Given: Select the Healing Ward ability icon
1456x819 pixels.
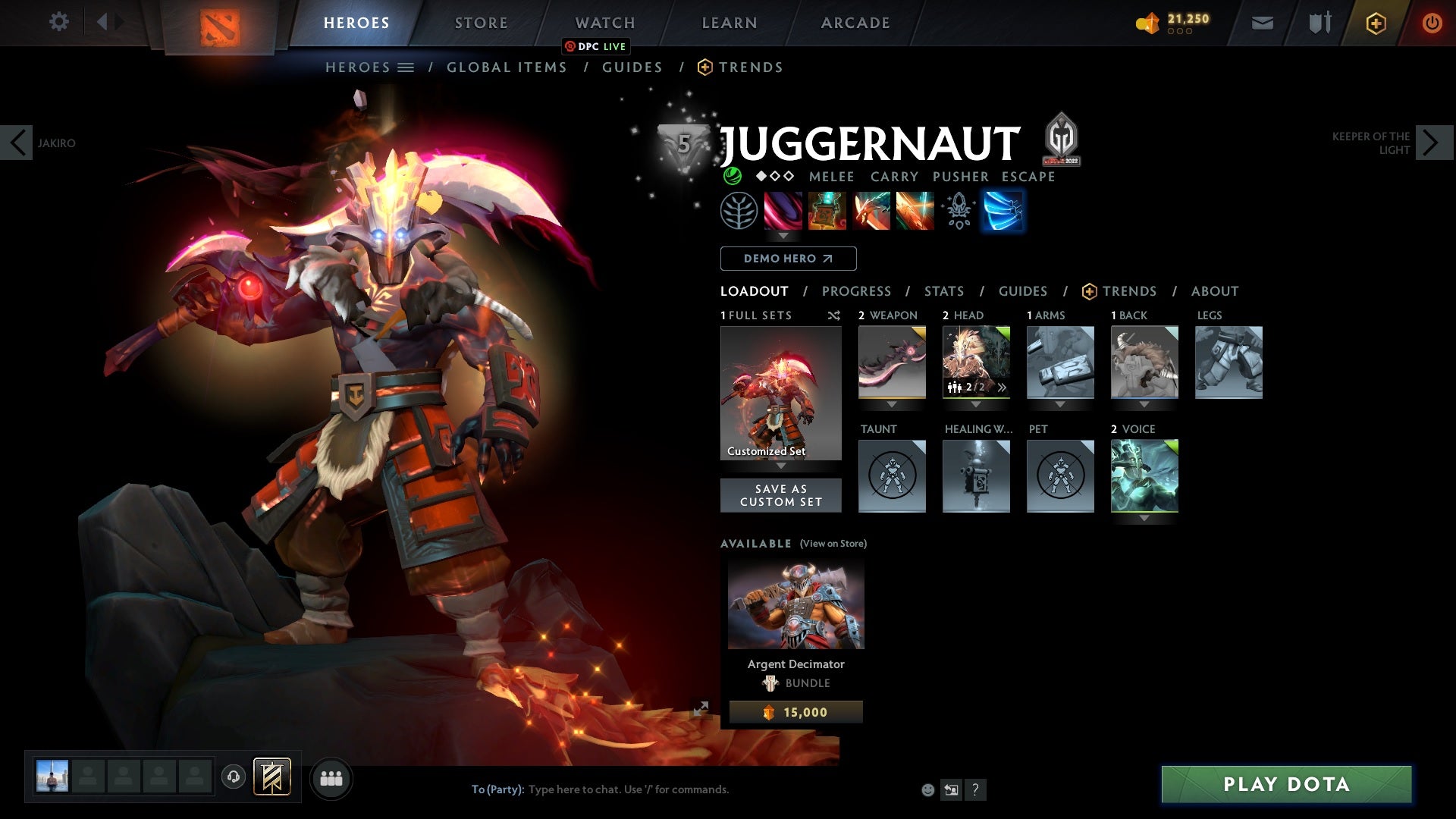Looking at the screenshot, I should click(x=828, y=211).
